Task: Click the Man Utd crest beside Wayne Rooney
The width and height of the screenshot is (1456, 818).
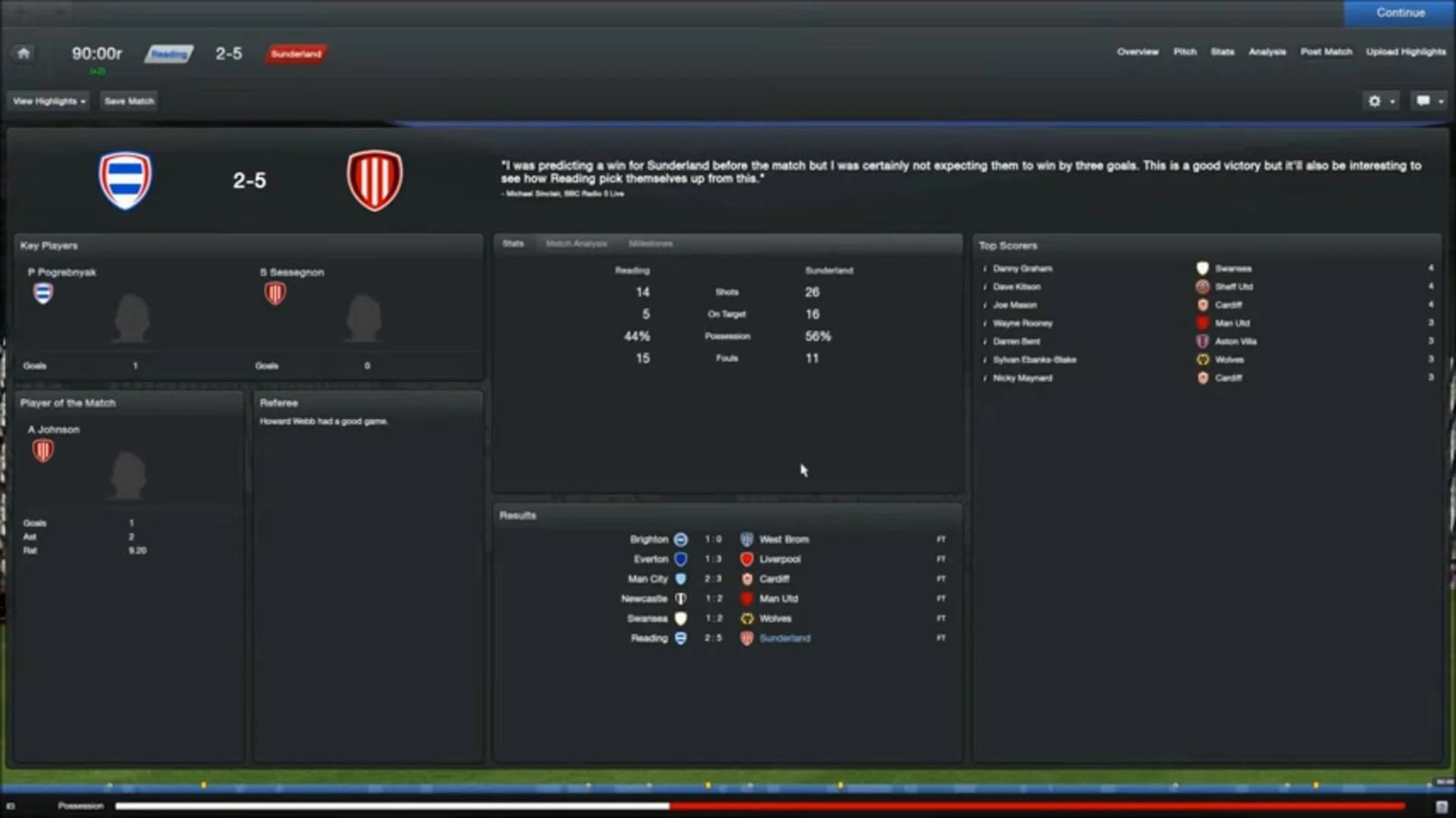Action: tap(1203, 323)
